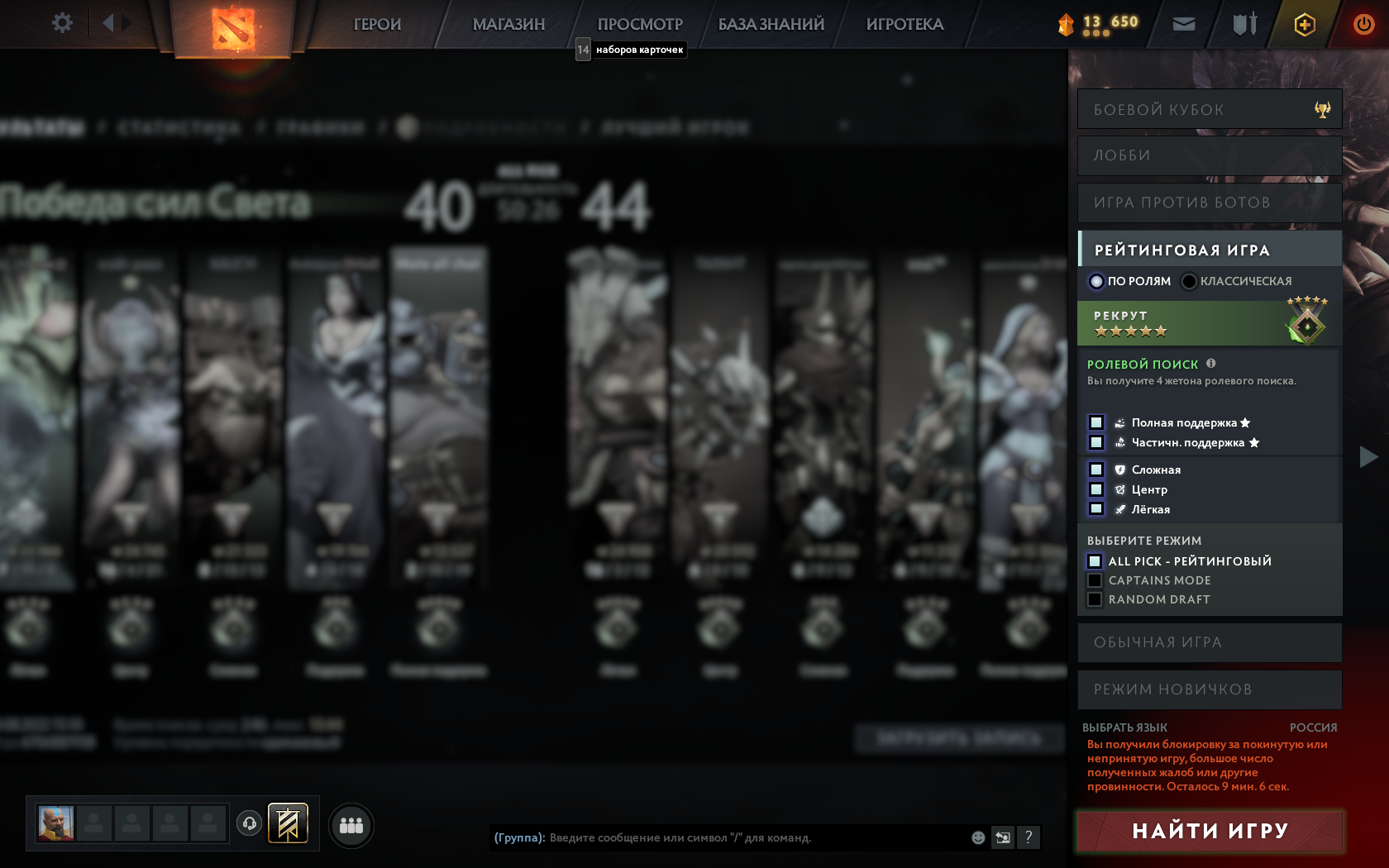Open the settings gear icon
This screenshot has width=1389, height=868.
coord(60,23)
